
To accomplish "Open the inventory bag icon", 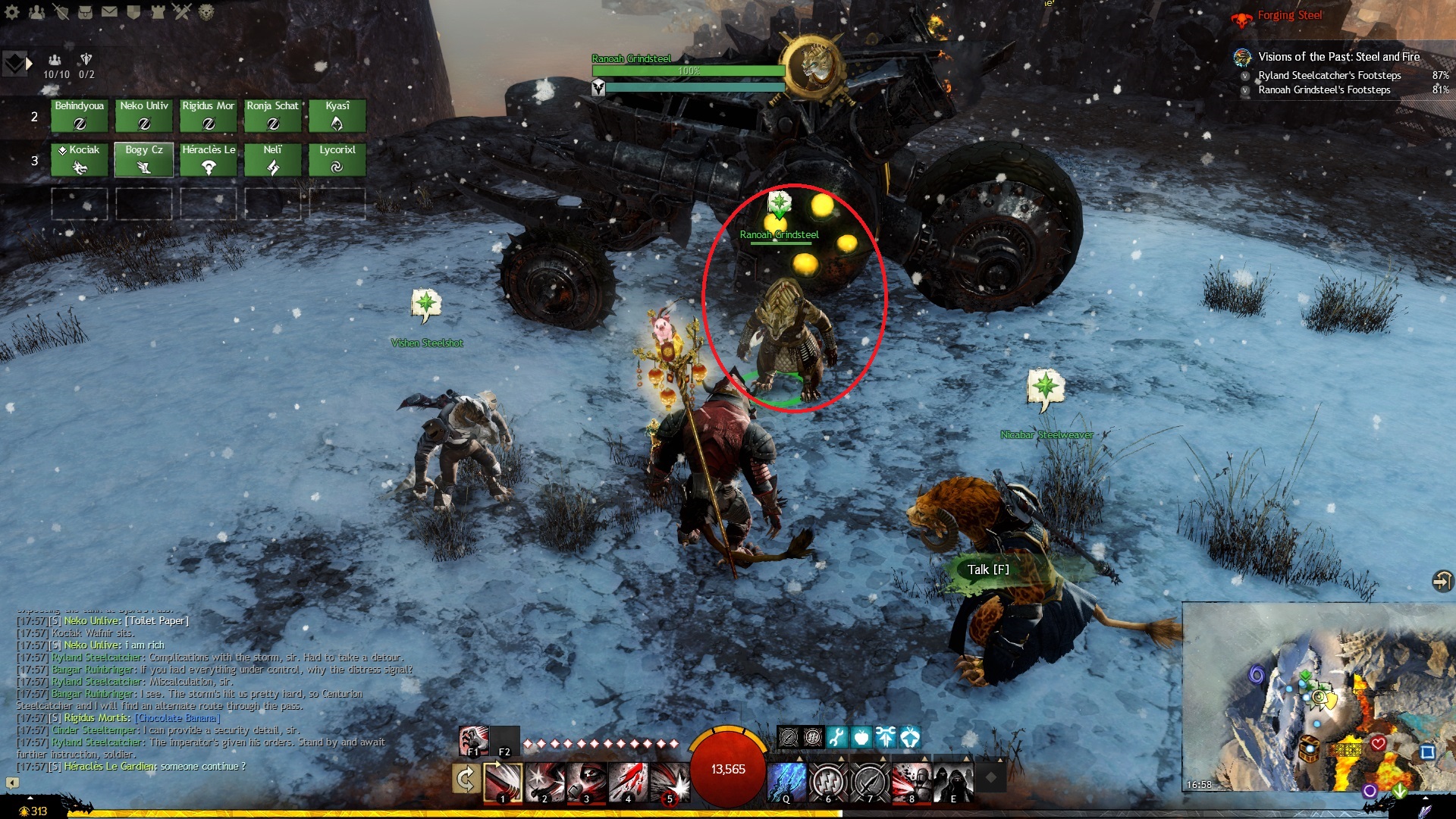I will coord(85,11).
